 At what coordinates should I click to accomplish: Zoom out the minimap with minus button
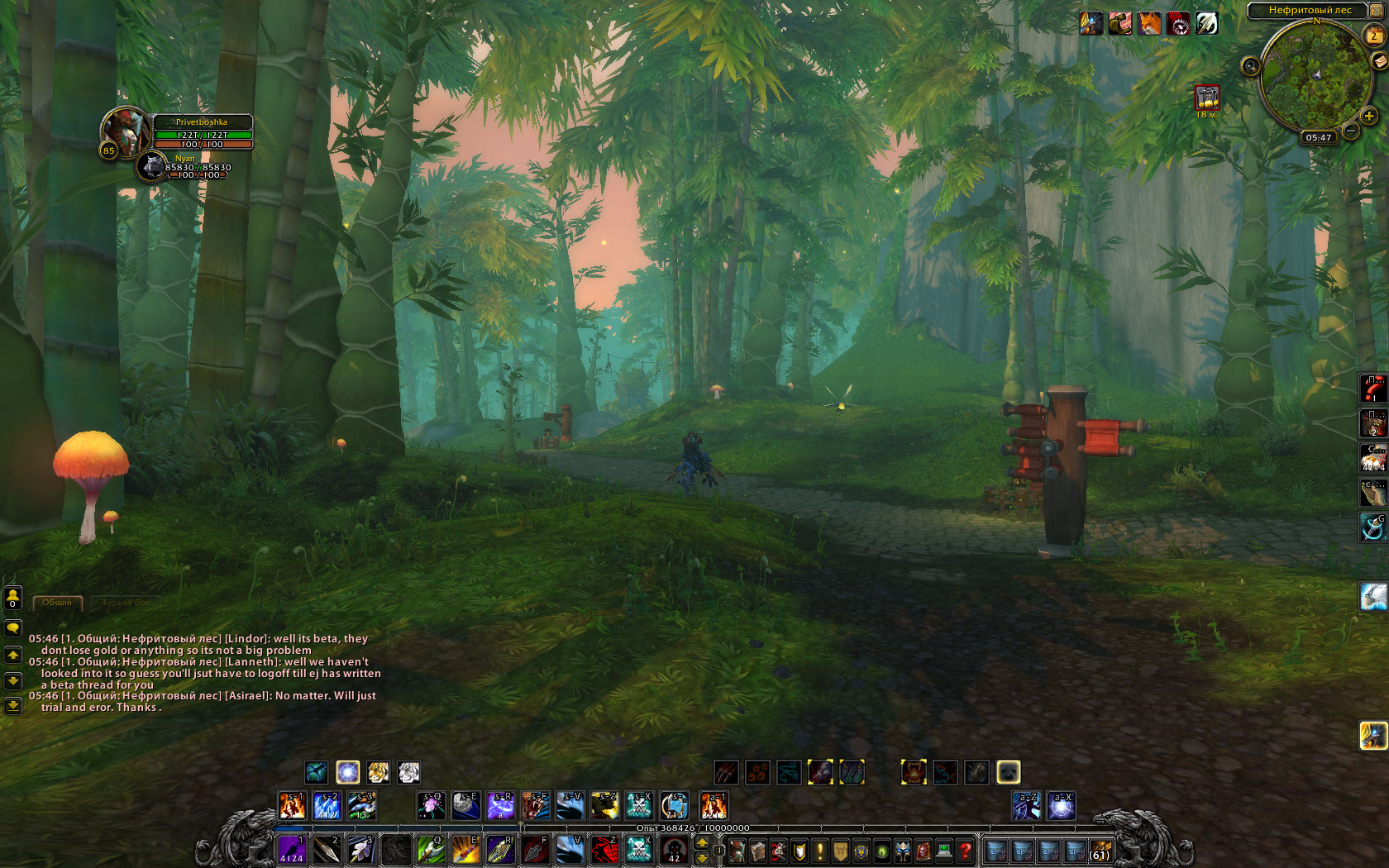1351,131
